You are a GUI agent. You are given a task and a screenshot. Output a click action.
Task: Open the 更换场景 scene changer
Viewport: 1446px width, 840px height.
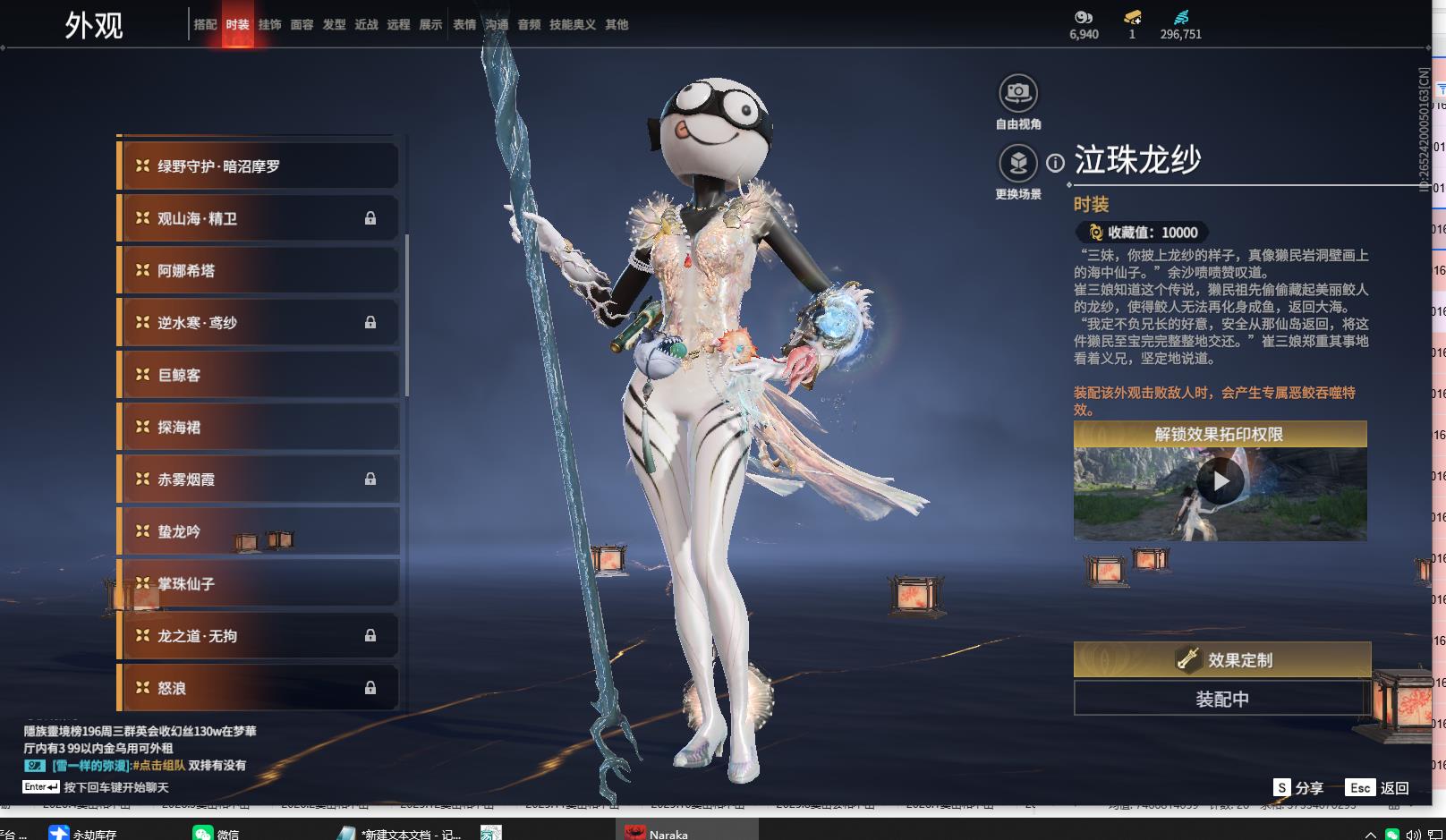(x=1017, y=164)
